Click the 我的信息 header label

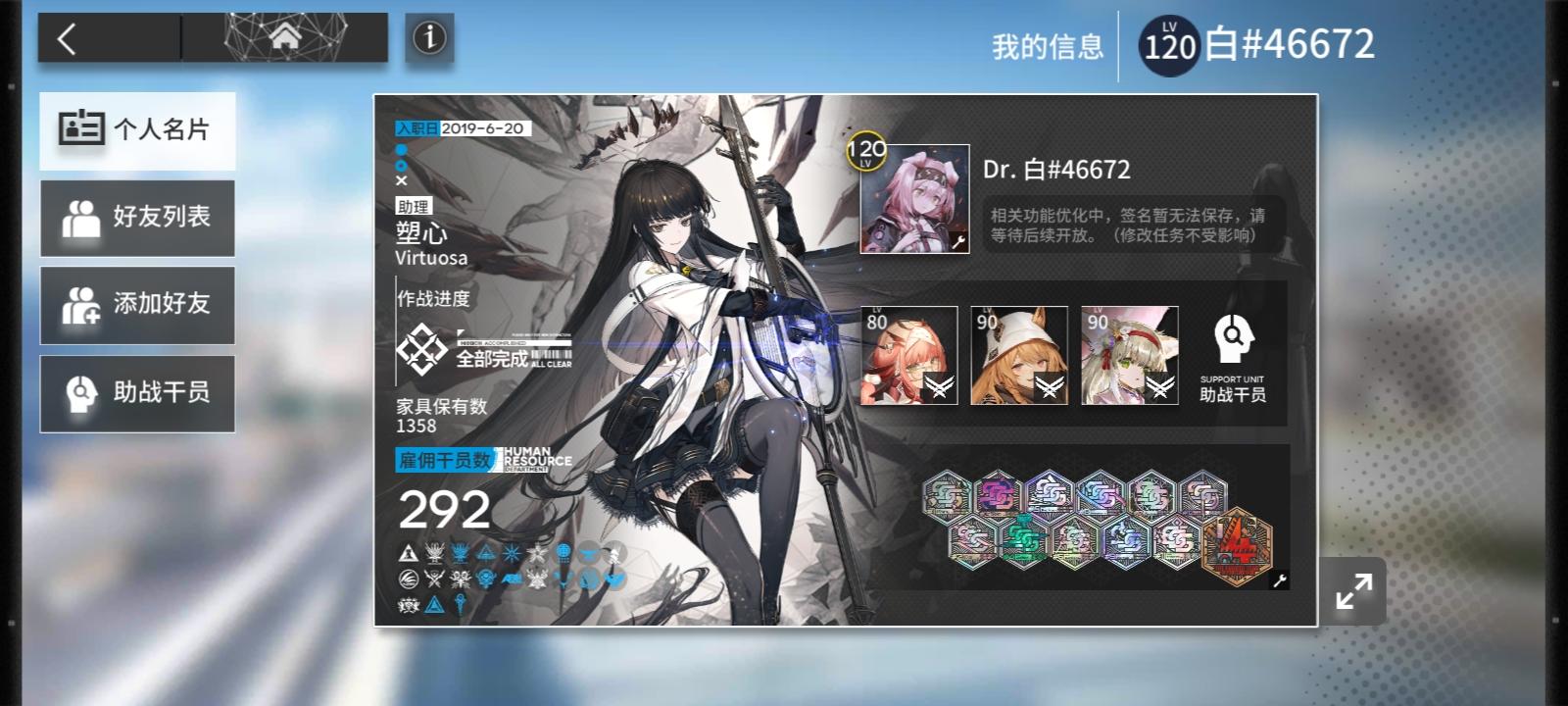pos(1046,45)
